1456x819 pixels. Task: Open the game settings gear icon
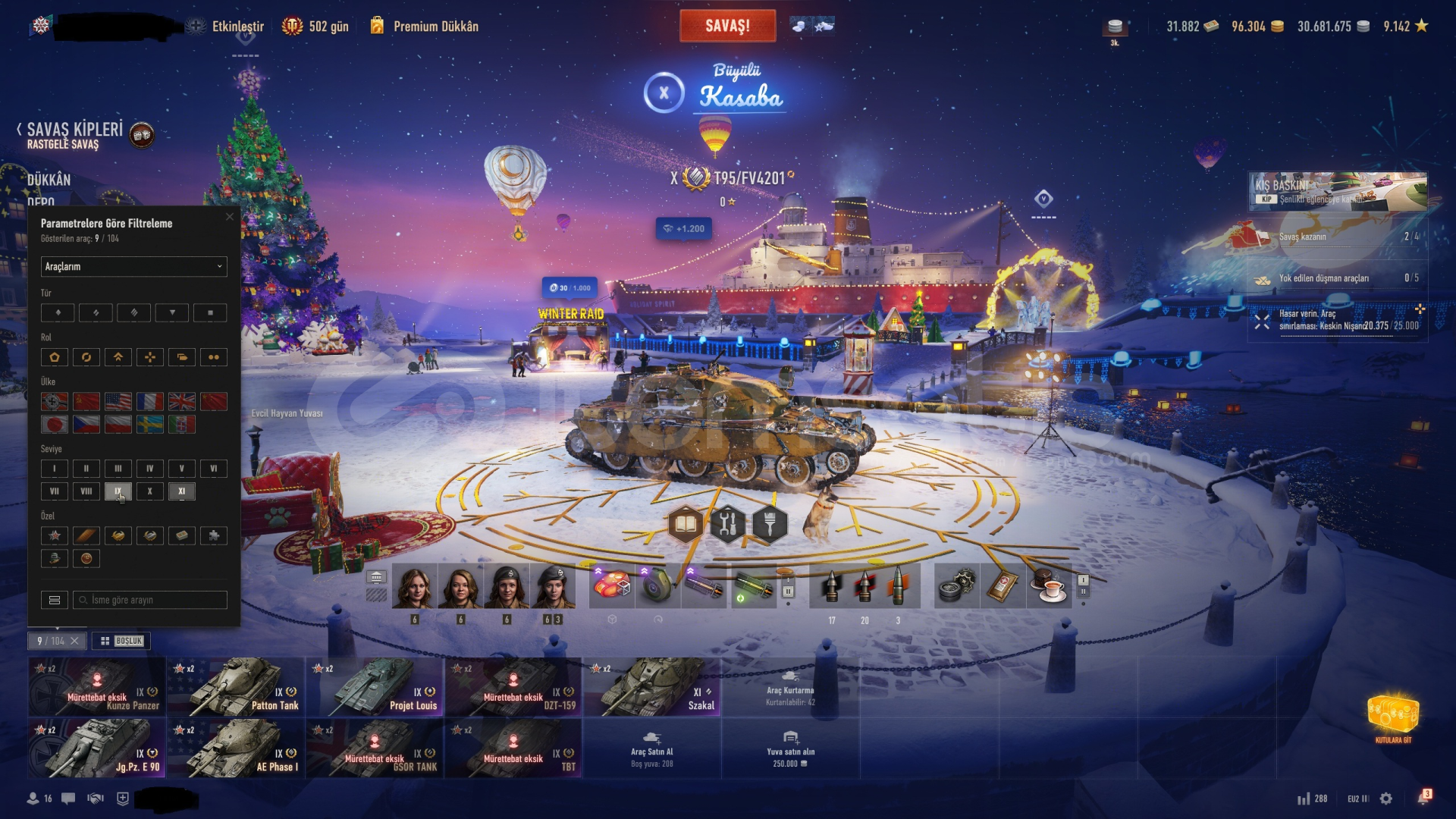click(x=1386, y=799)
